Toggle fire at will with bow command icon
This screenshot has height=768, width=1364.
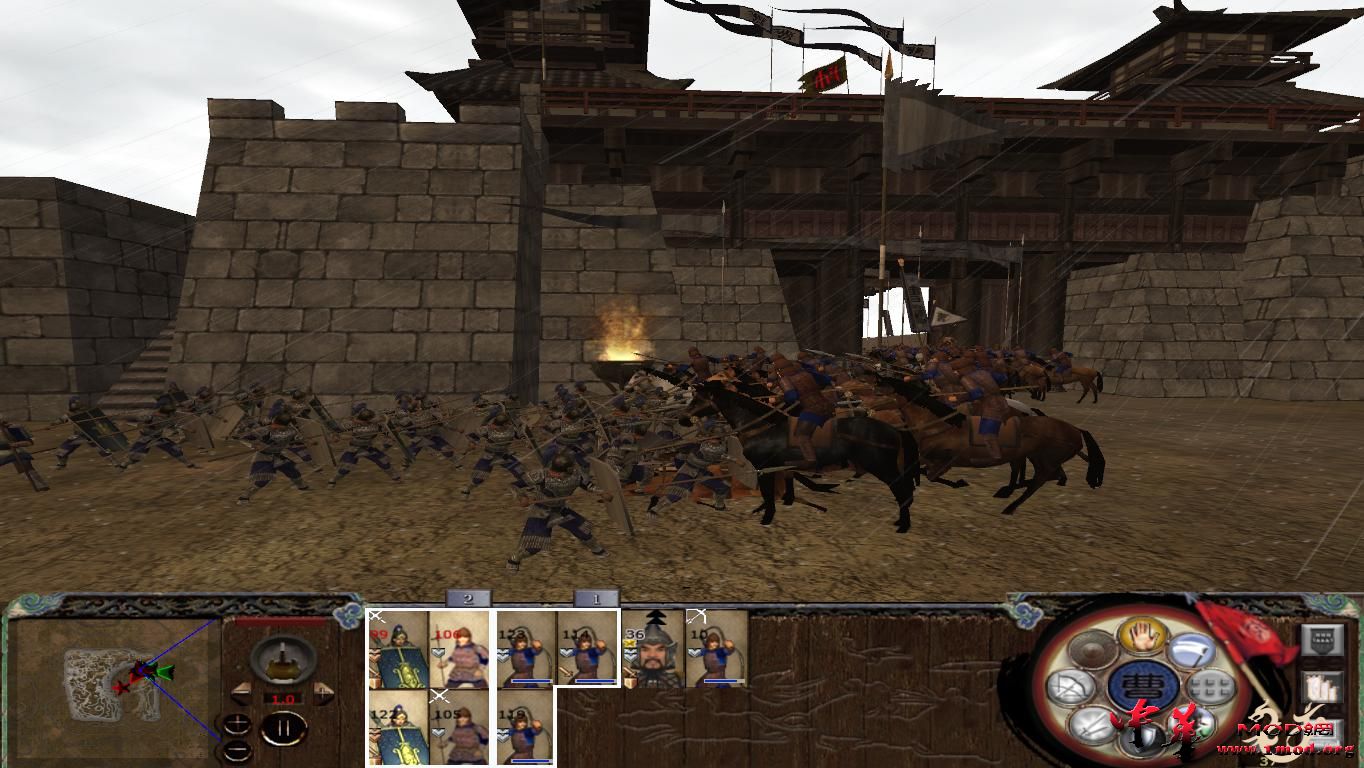1074,685
